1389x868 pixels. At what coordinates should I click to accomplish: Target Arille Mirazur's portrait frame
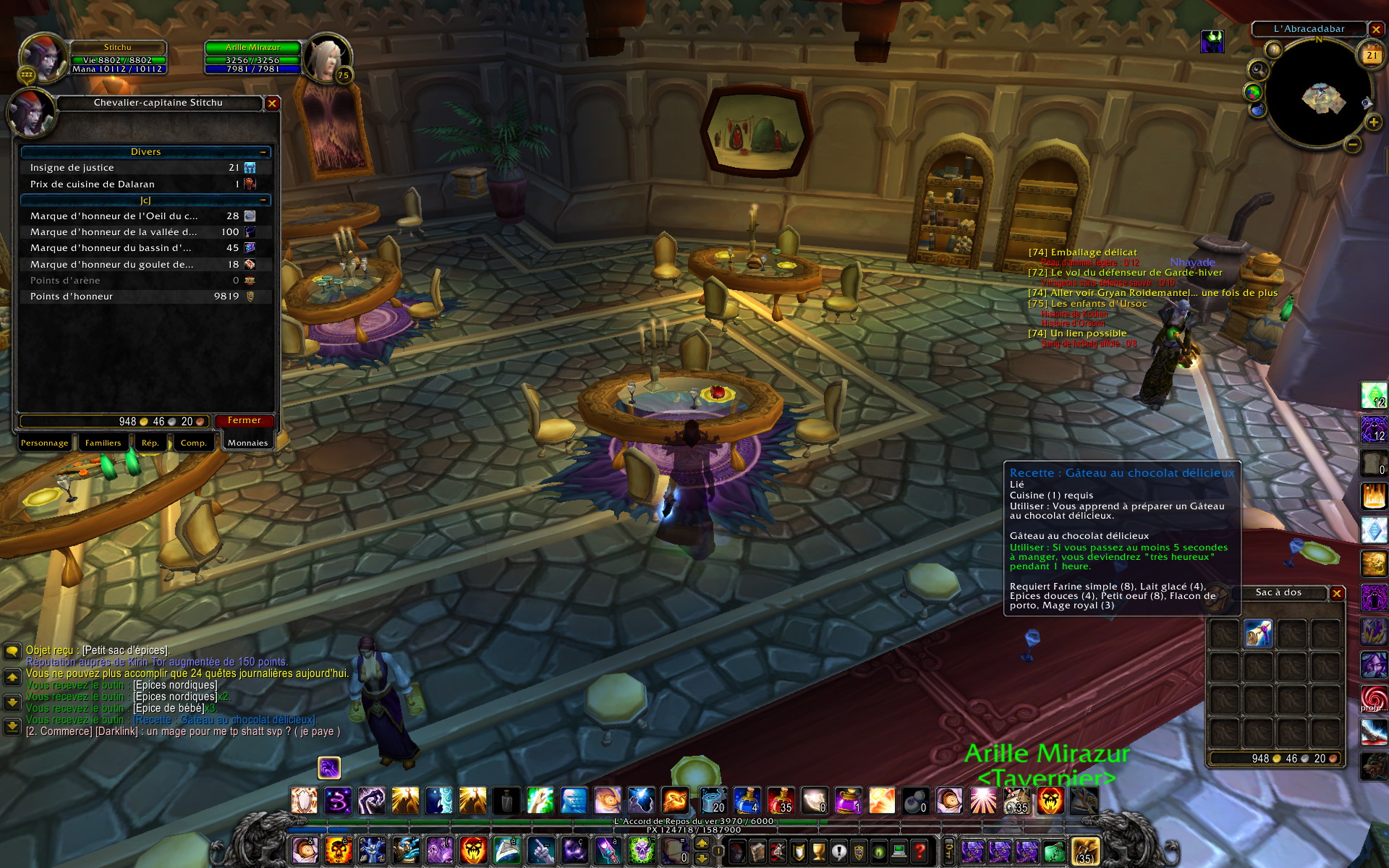pos(329,58)
